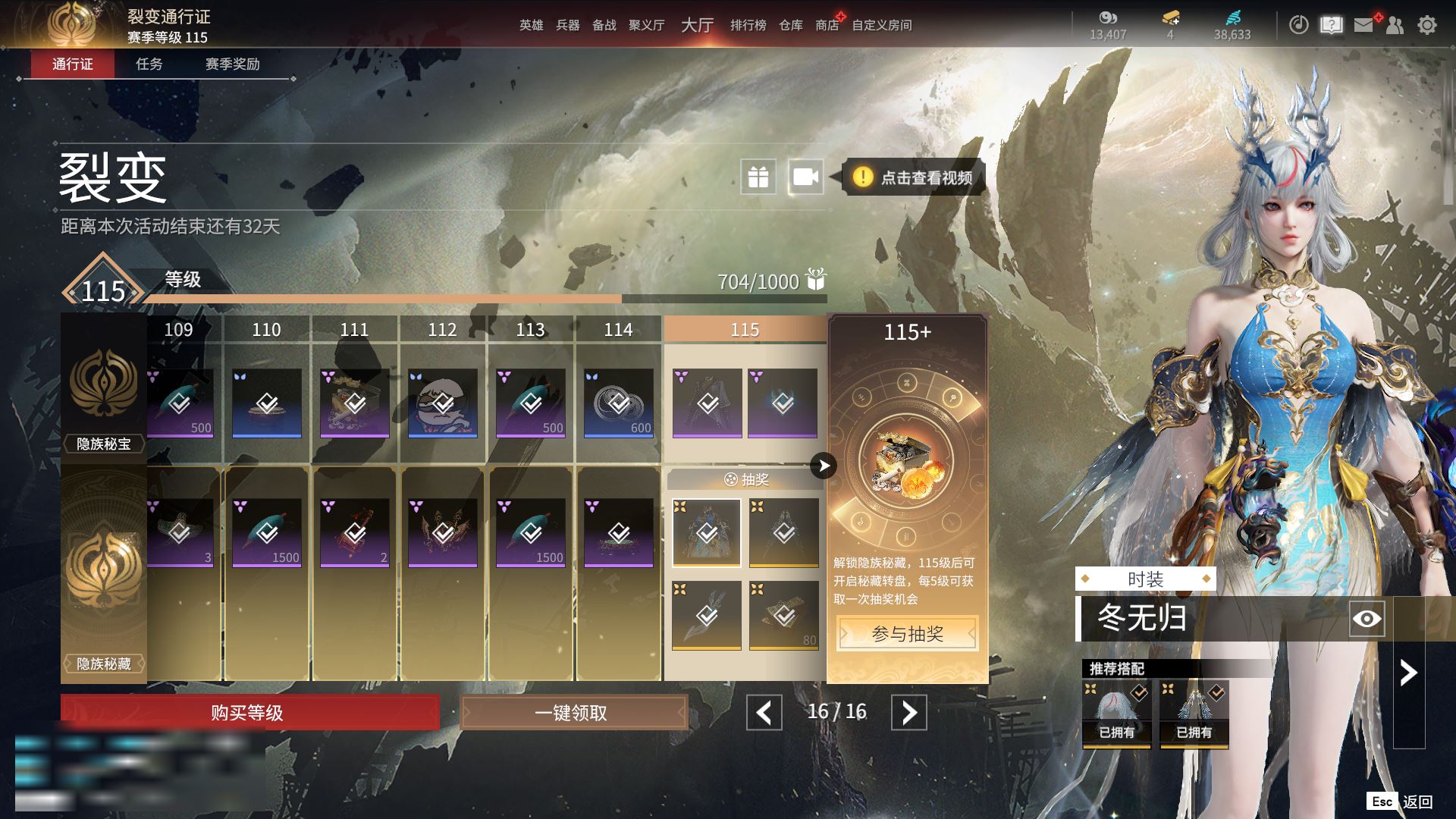Screen dimensions: 1456x819
Task: Go to the previous reward page
Action: (764, 713)
